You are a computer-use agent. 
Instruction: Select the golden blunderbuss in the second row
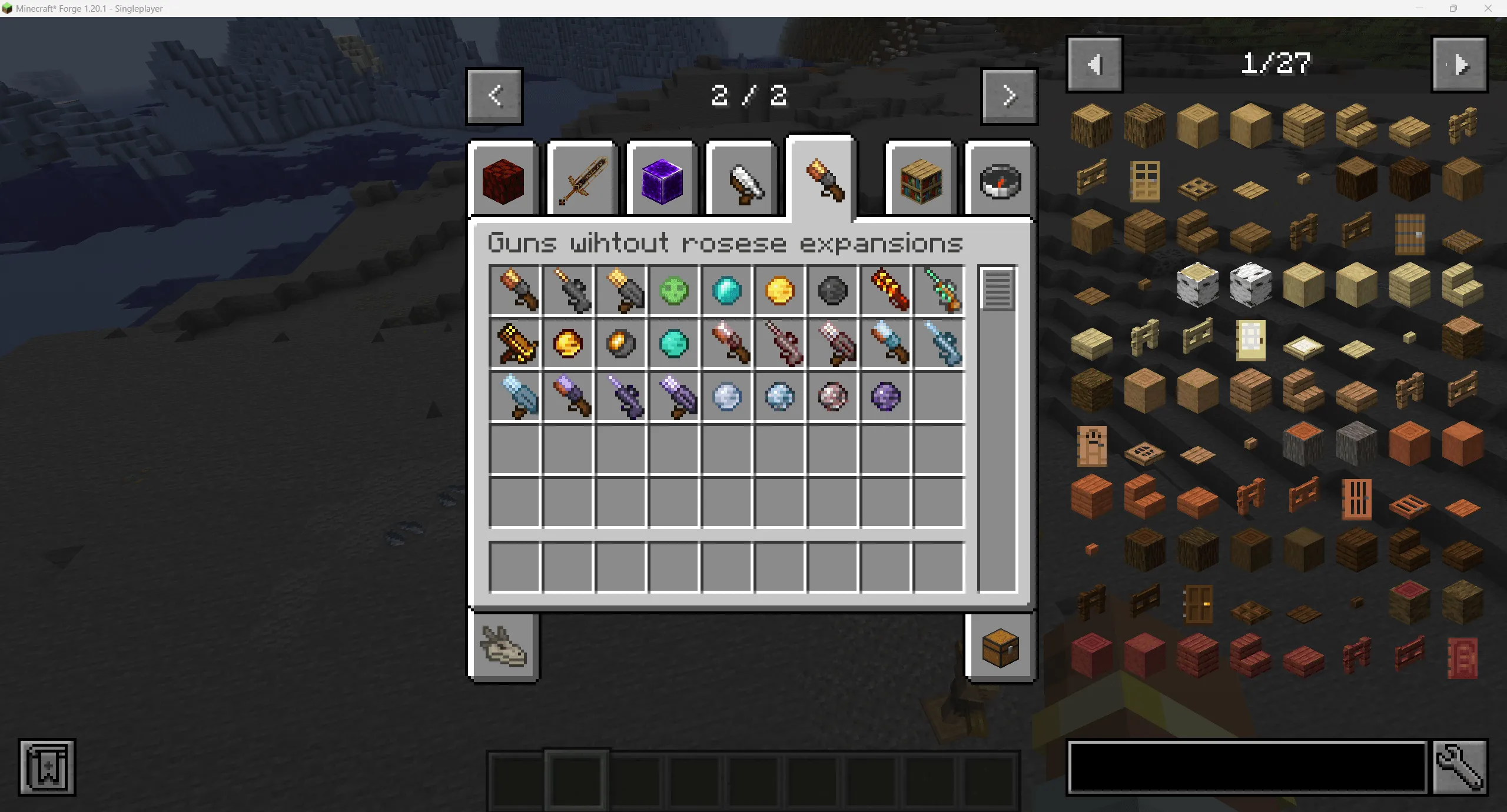[514, 344]
